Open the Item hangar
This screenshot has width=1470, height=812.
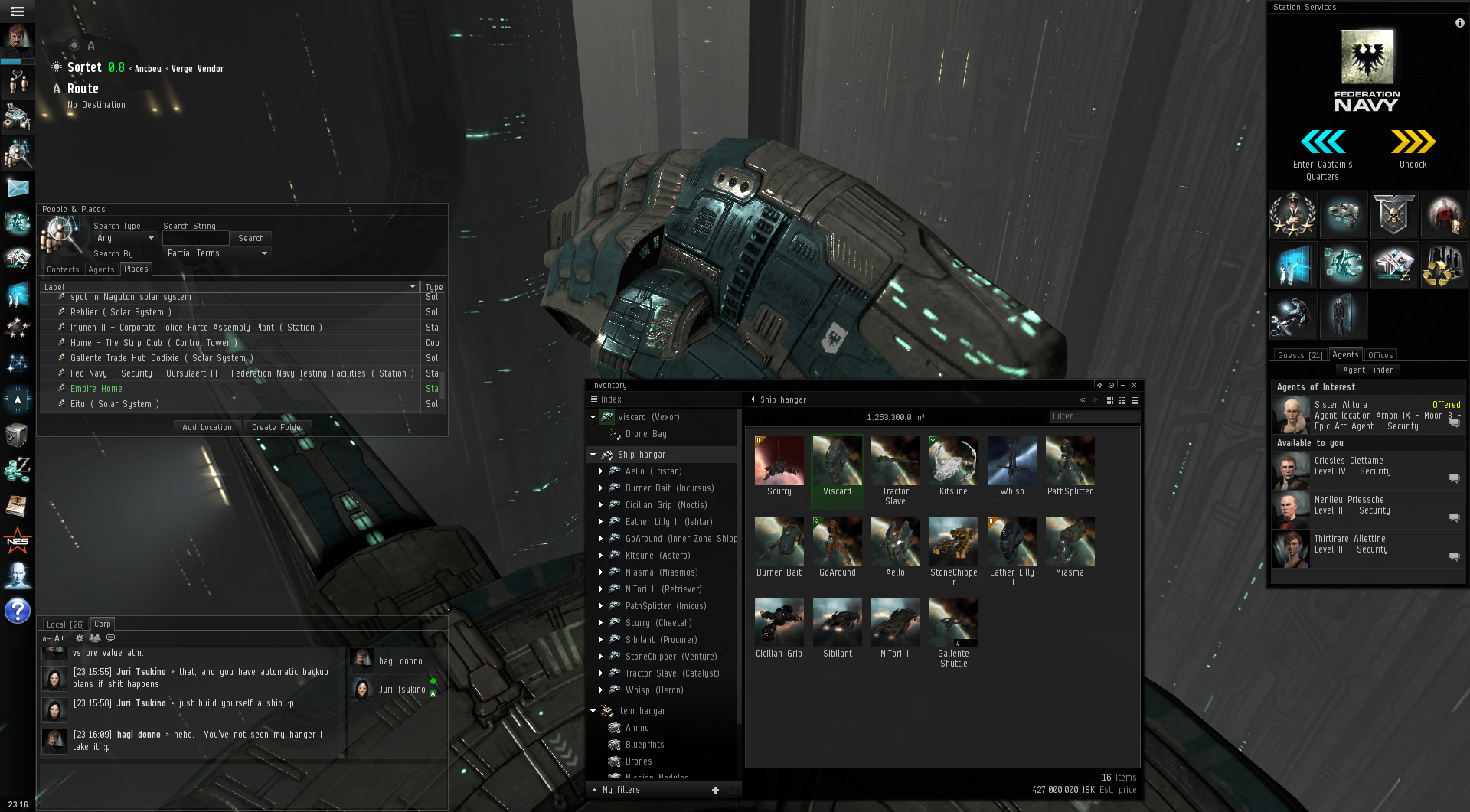(641, 711)
